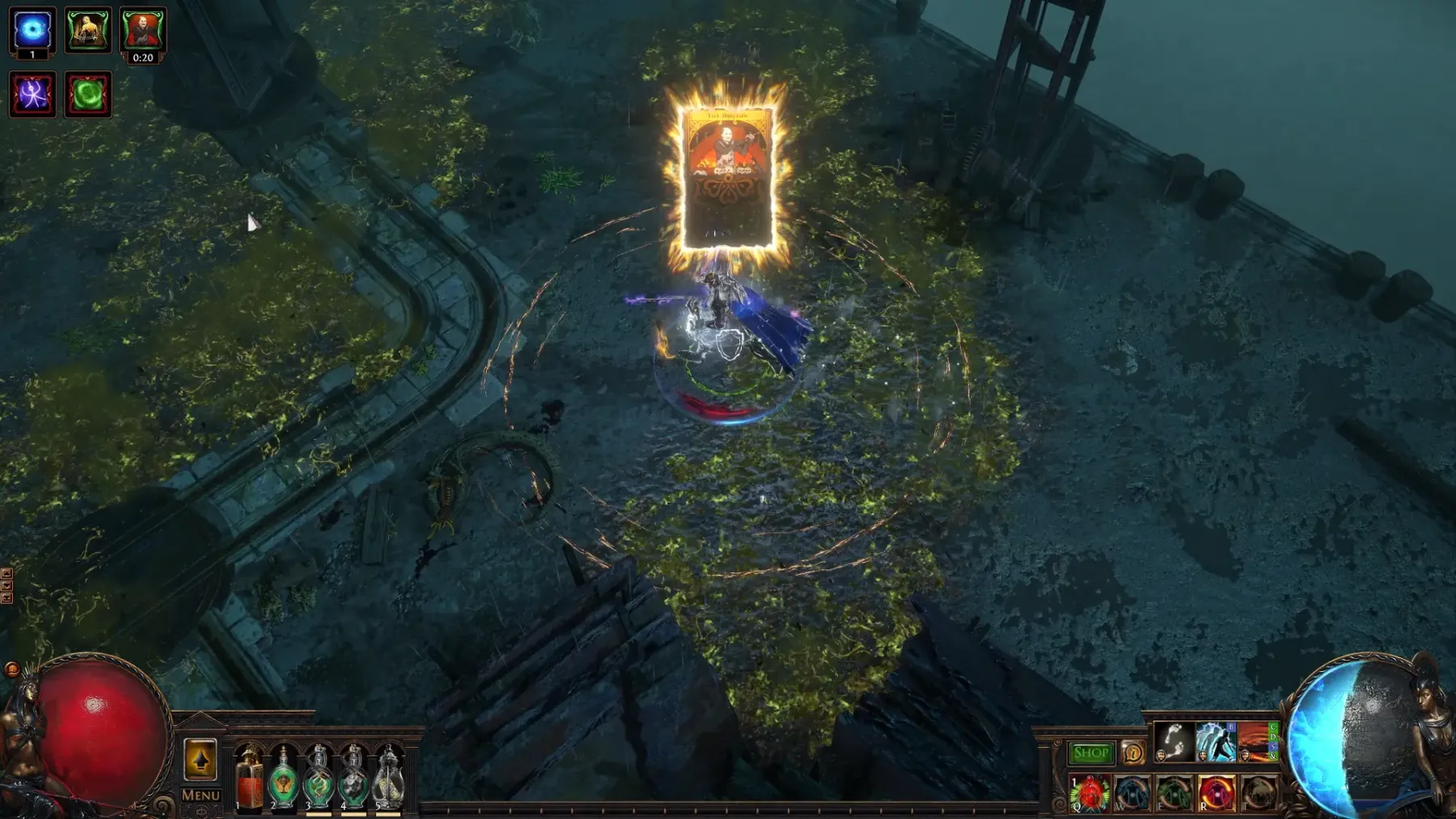This screenshot has height=819, width=1456.
Task: Activate the dark blue skill bound to W
Action: pyautogui.click(x=1132, y=793)
